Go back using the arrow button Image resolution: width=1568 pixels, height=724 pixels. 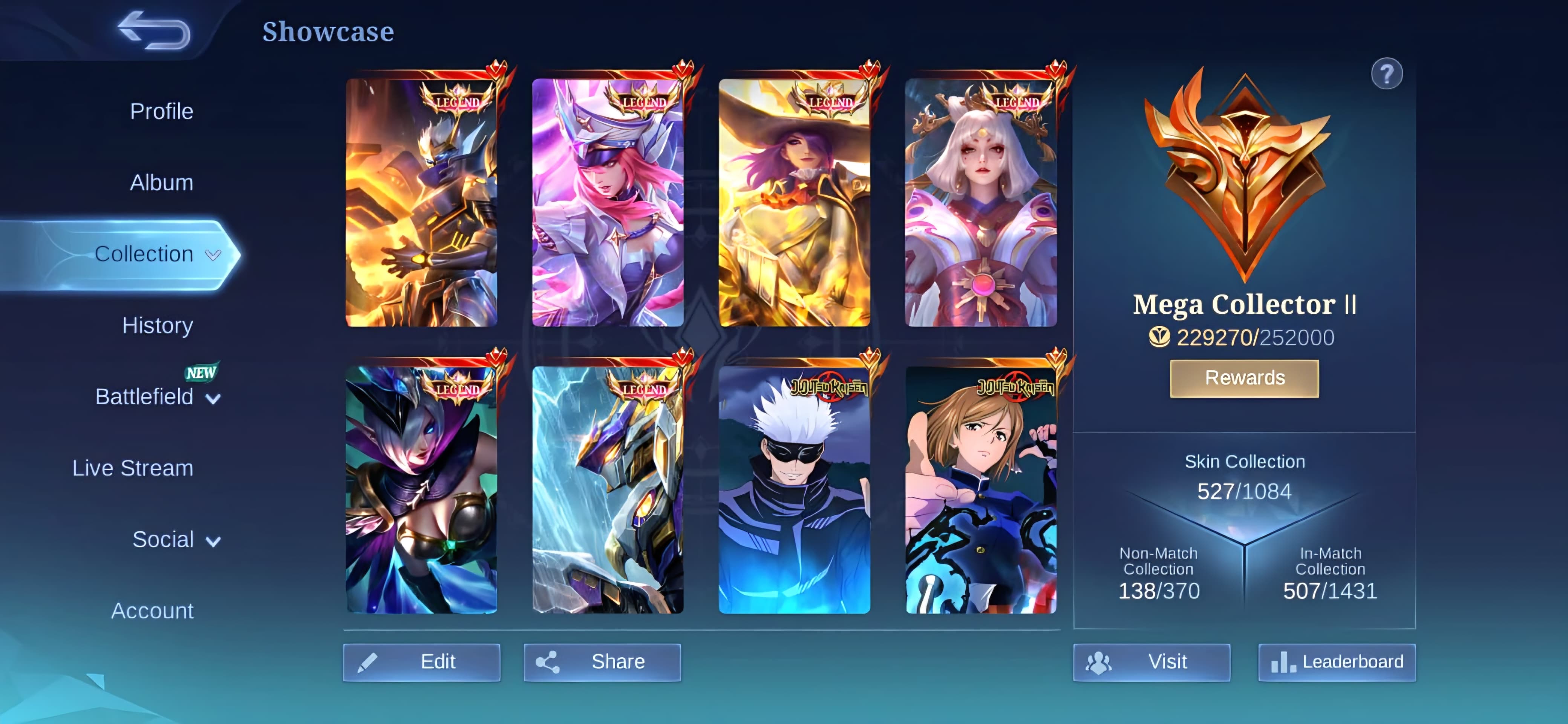pos(154,31)
